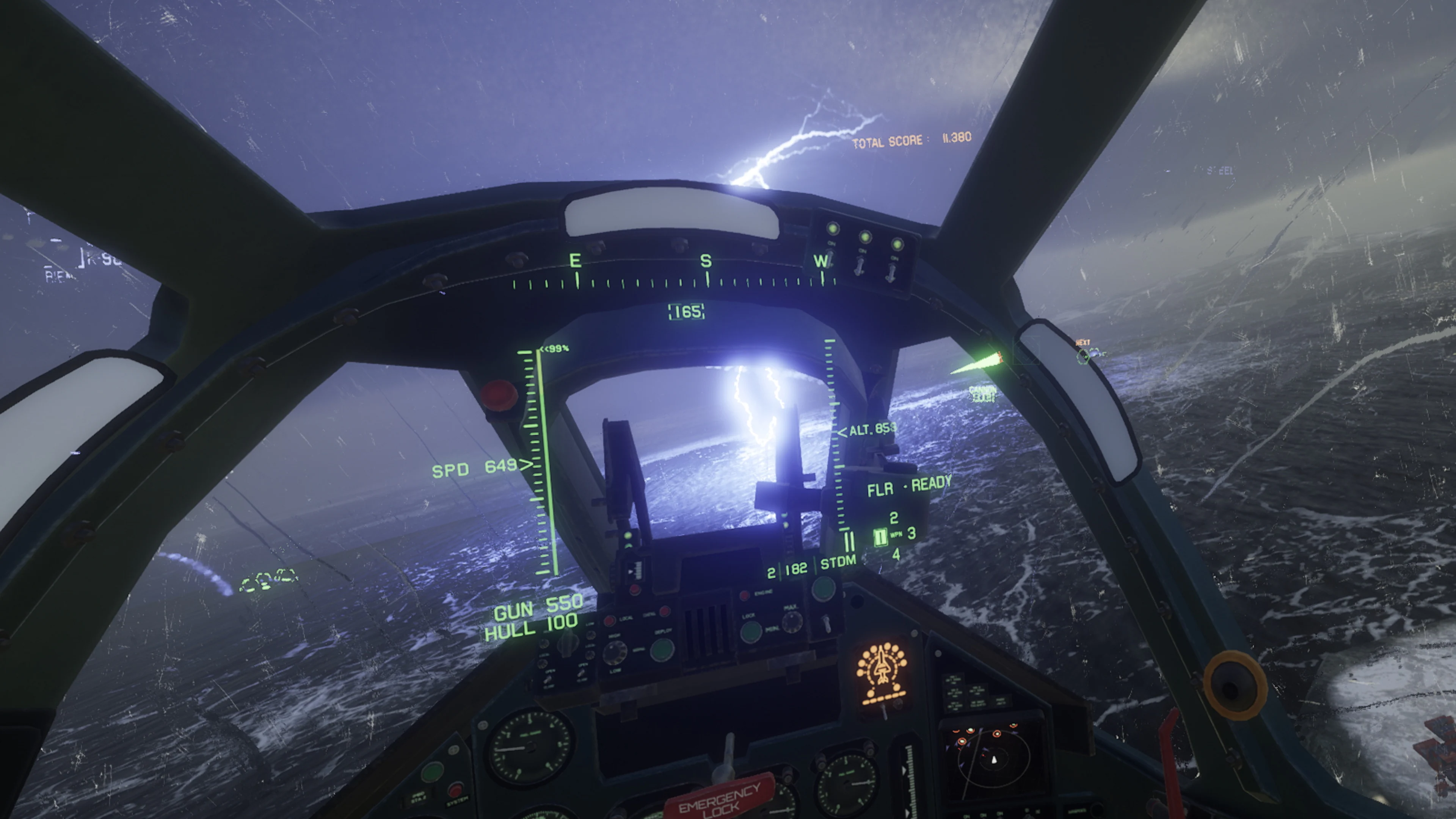Turn the MAX/MIN knob near LOCK
The image size is (1456, 819).
792,622
